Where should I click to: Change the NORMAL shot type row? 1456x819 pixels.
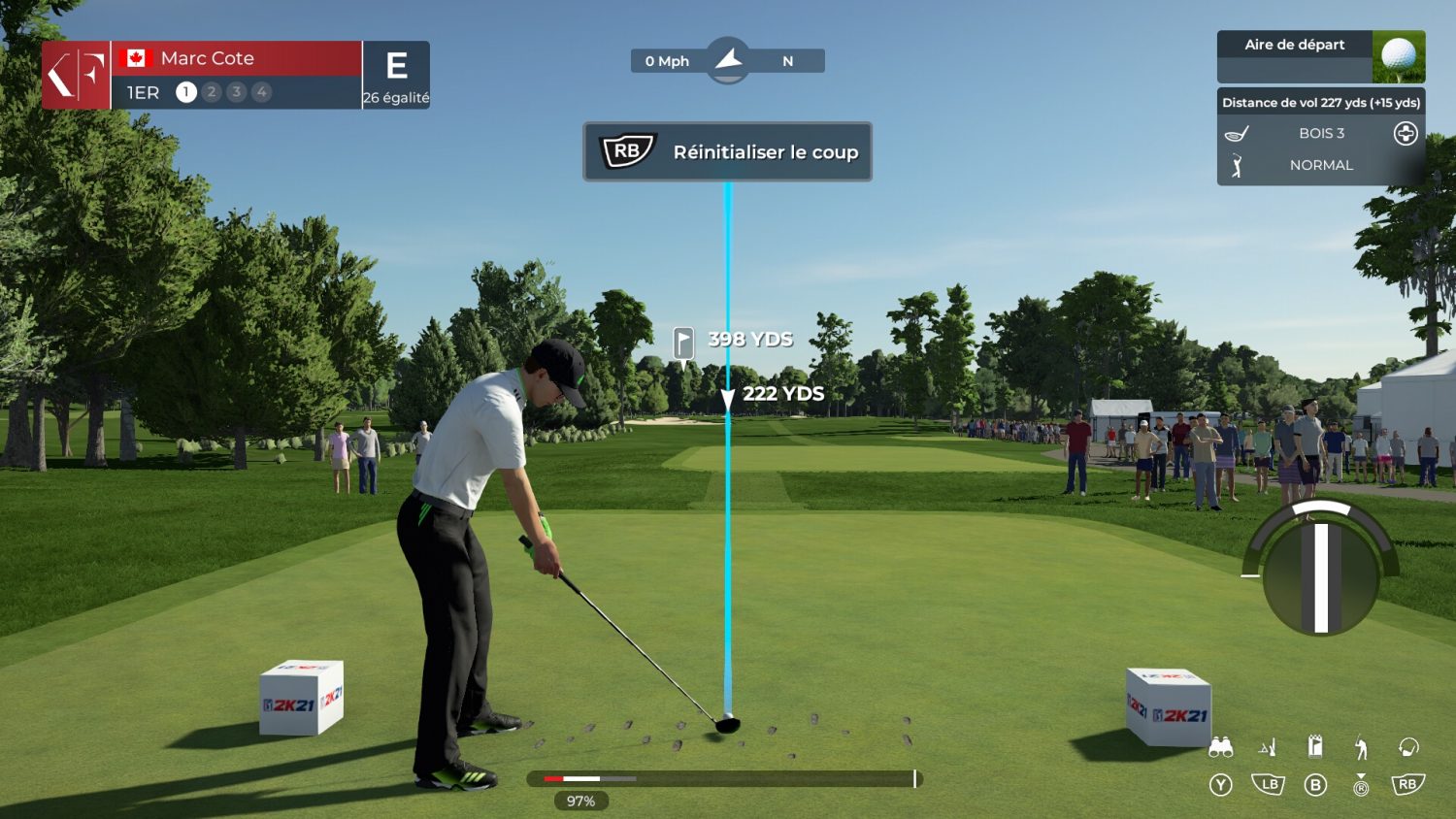(x=1321, y=166)
